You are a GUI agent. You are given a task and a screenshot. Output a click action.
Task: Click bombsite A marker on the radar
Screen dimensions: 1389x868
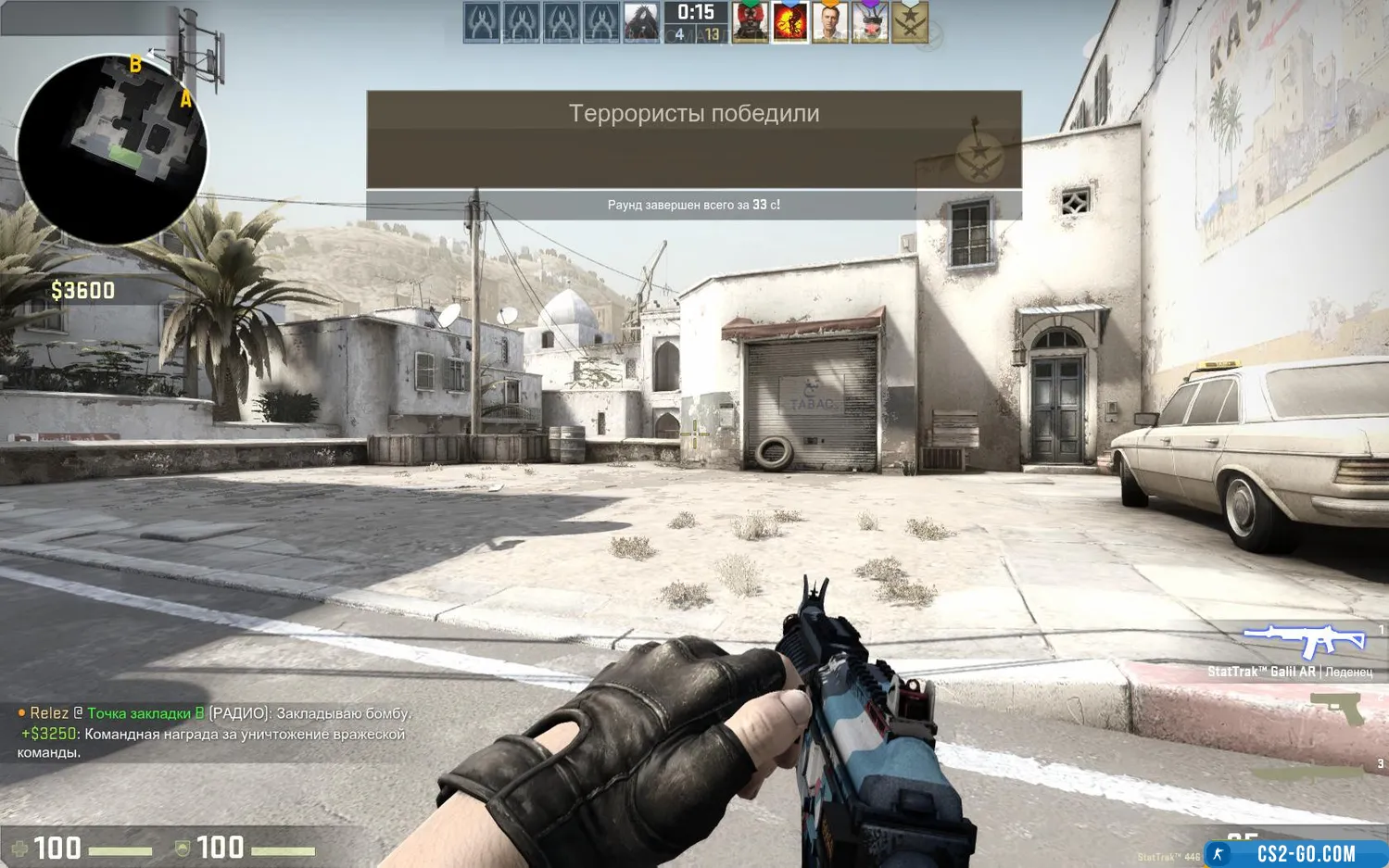coord(185,99)
